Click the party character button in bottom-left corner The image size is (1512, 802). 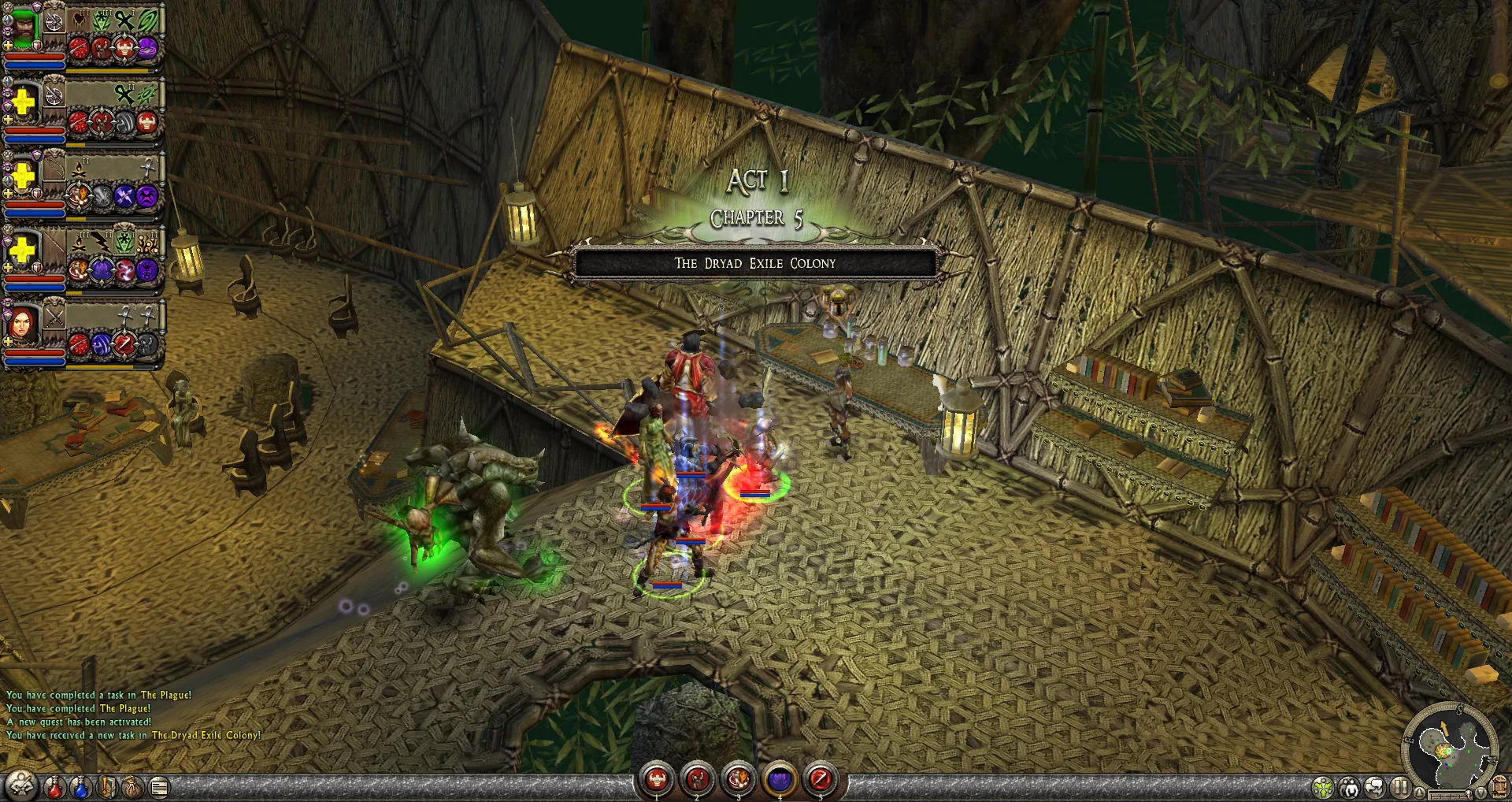click(x=21, y=785)
